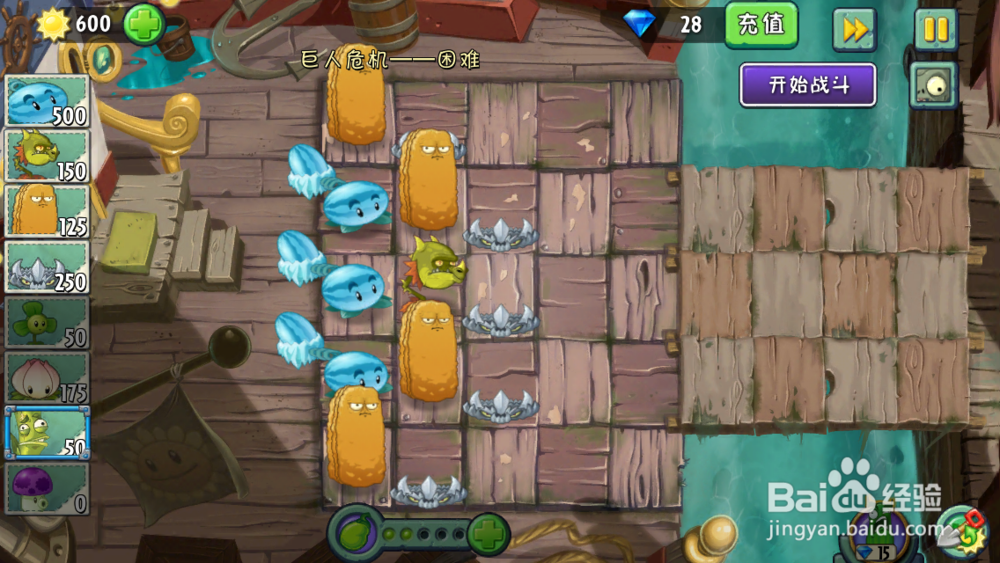Select the Spikerock seed packet costing 250
This screenshot has height=563, width=1000.
47,267
